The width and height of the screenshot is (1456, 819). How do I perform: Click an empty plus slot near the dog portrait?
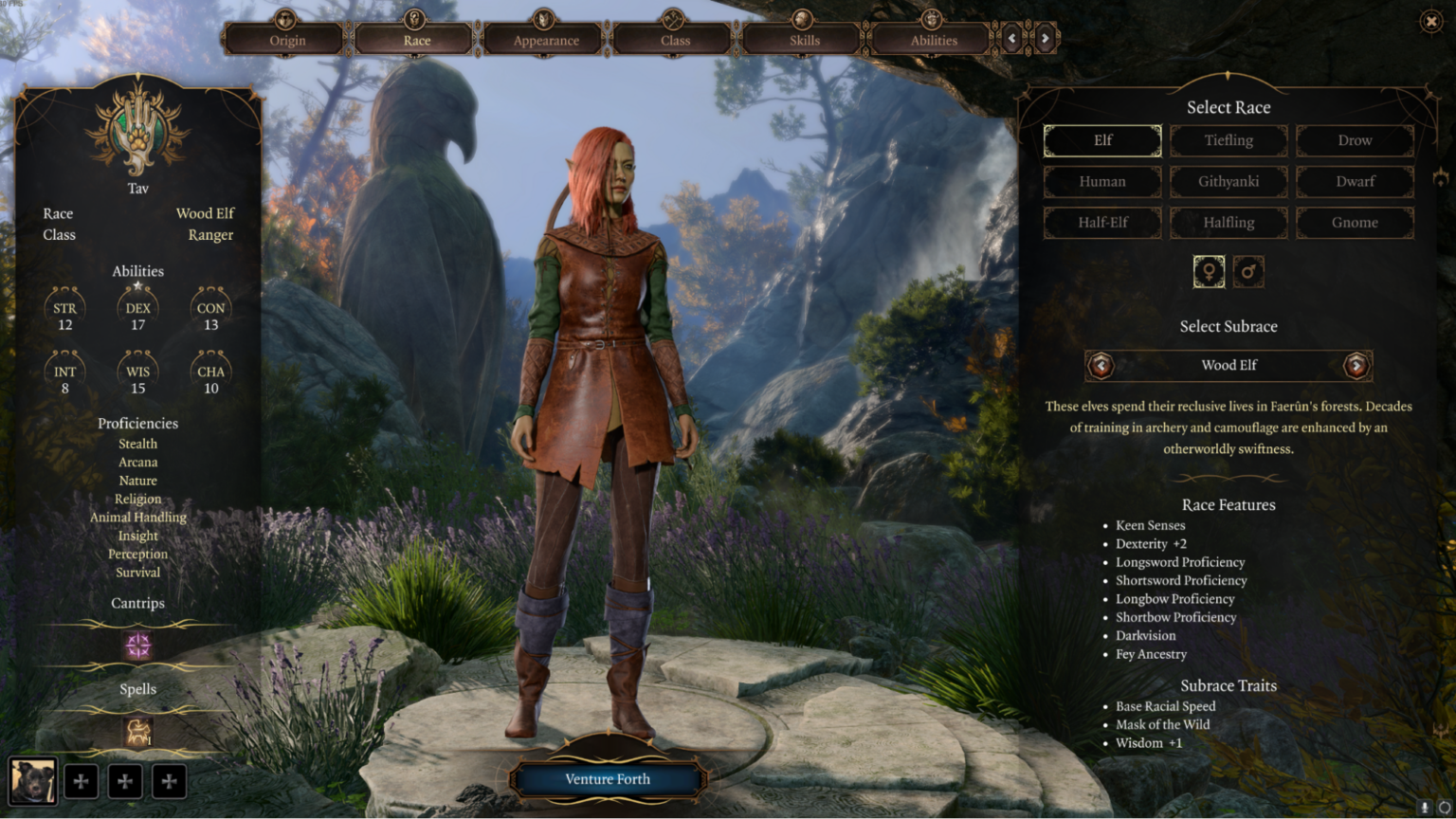(x=81, y=781)
